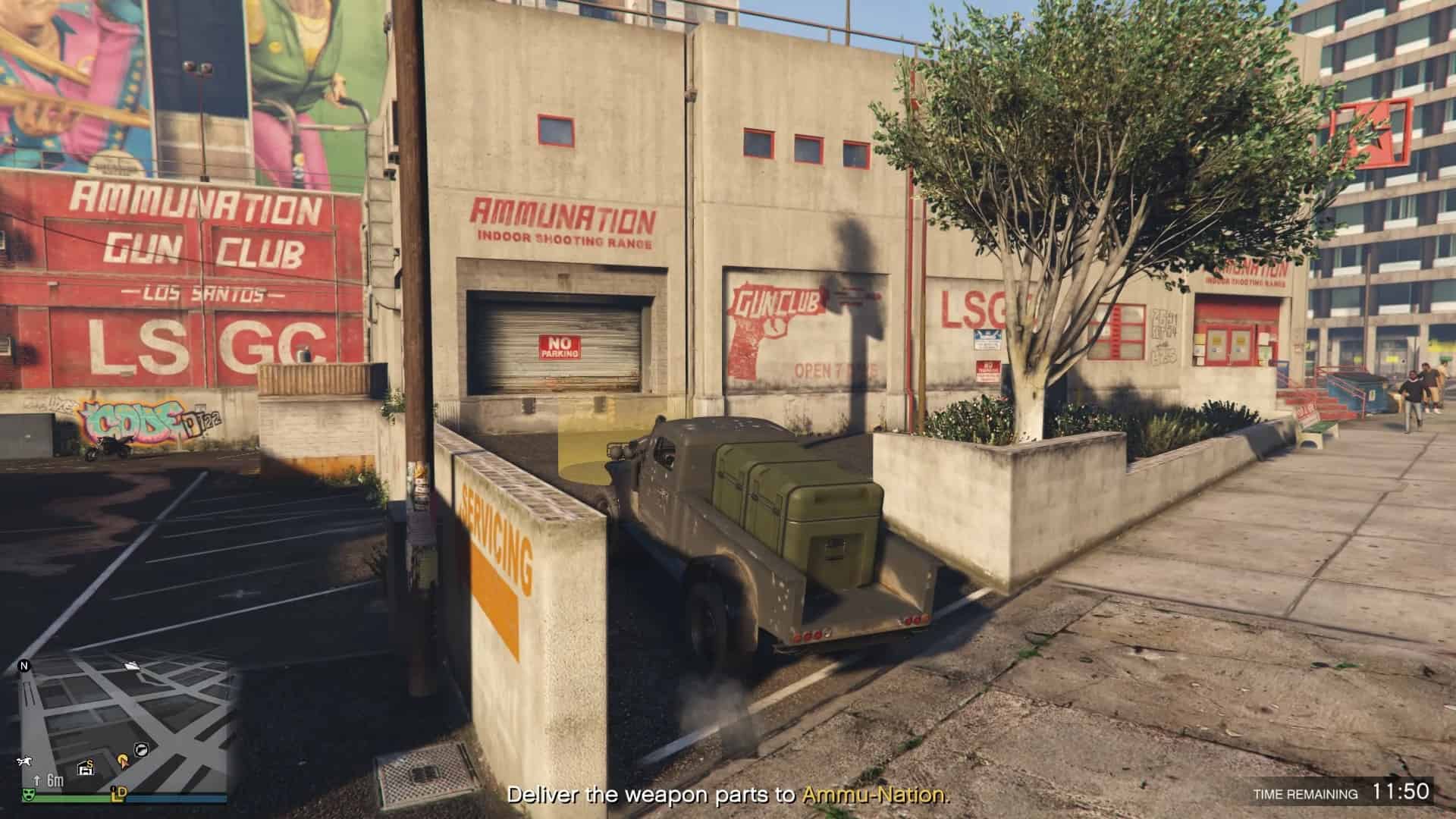The height and width of the screenshot is (819, 1456).
Task: Click the yellow player arrow on the minimap
Action: (x=124, y=761)
